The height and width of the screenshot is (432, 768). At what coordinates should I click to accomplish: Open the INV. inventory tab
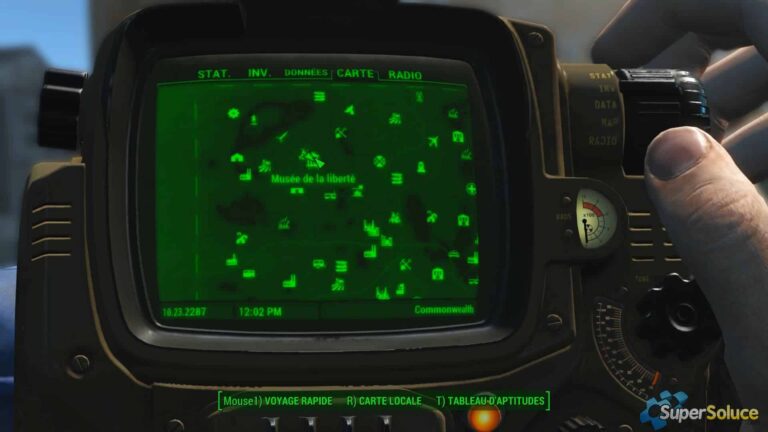coord(260,73)
